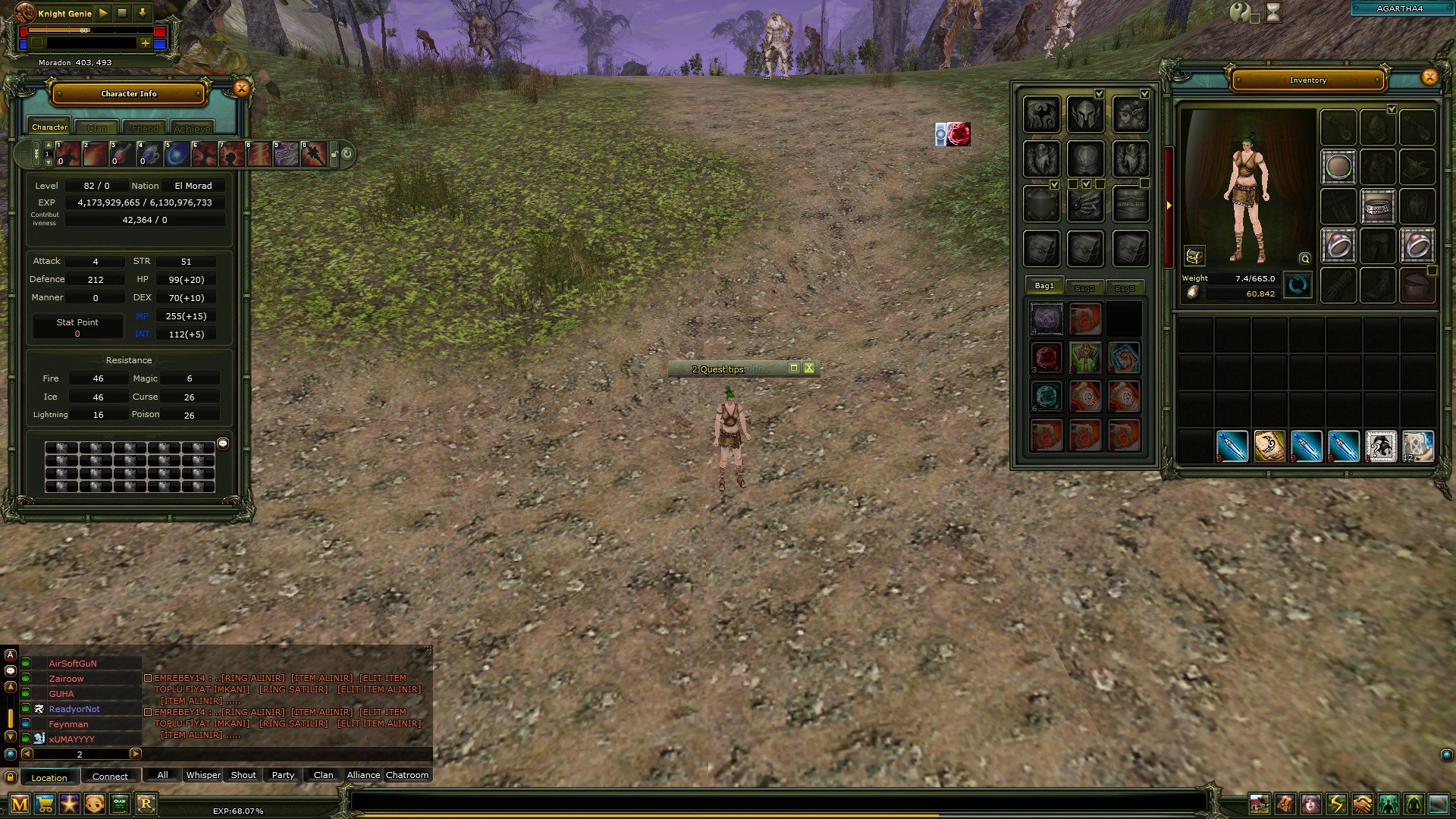This screenshot has height=819, width=1456.
Task: Click the up arrow on the skill bar page selector
Action: click(x=48, y=146)
